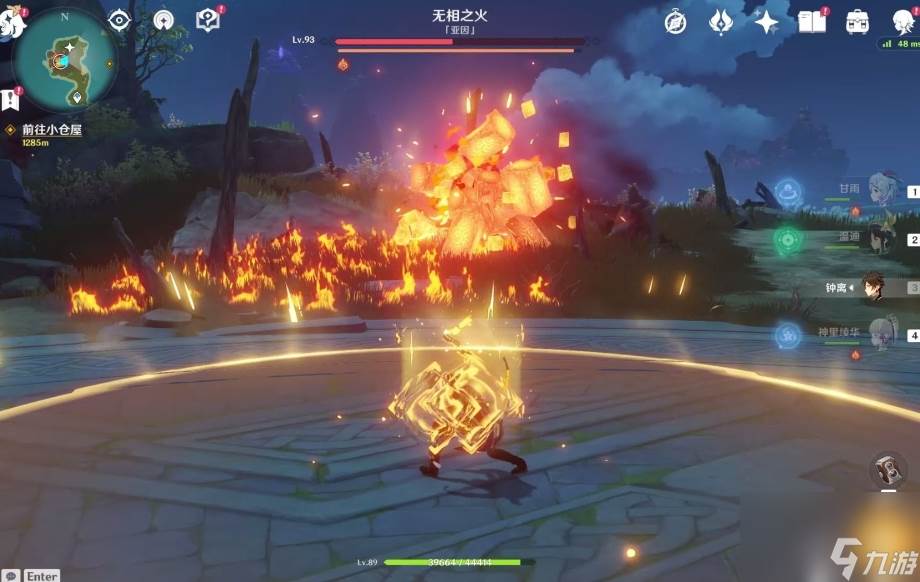The image size is (920, 582).
Task: Switch to party member 温迪
Action: pos(882,240)
